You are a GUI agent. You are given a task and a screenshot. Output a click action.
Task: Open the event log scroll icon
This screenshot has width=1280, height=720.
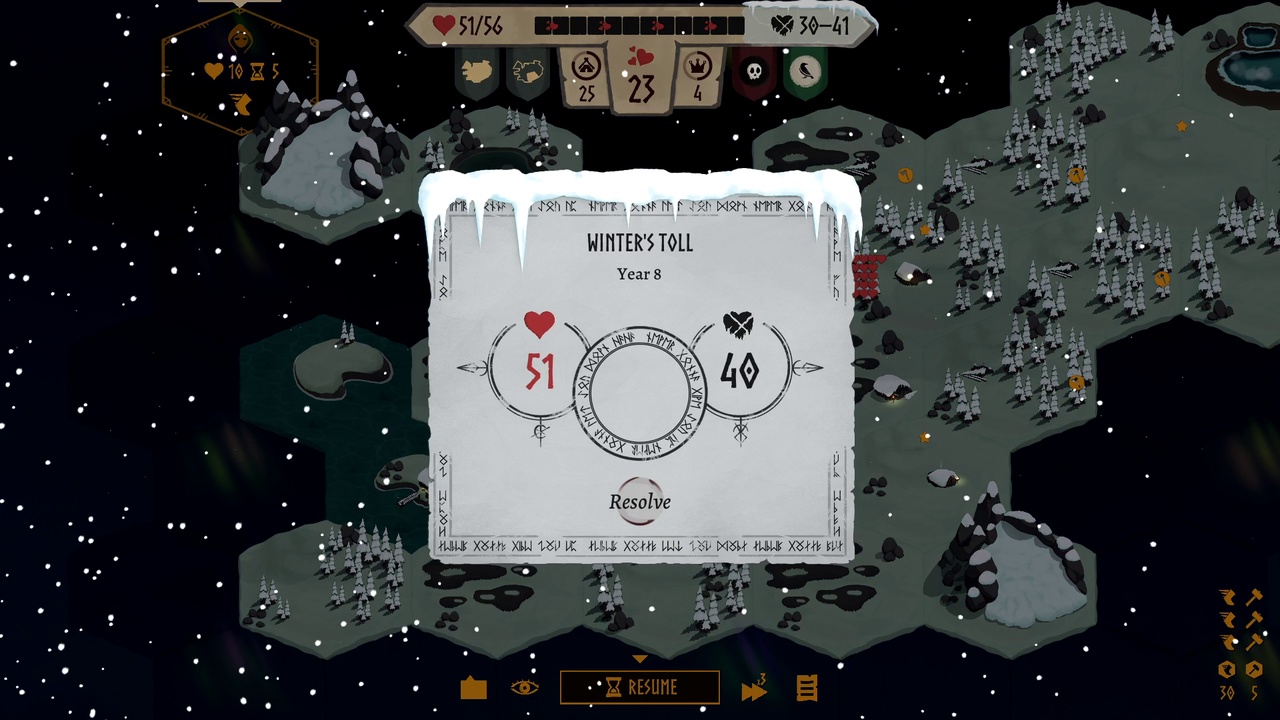pyautogui.click(x=807, y=688)
